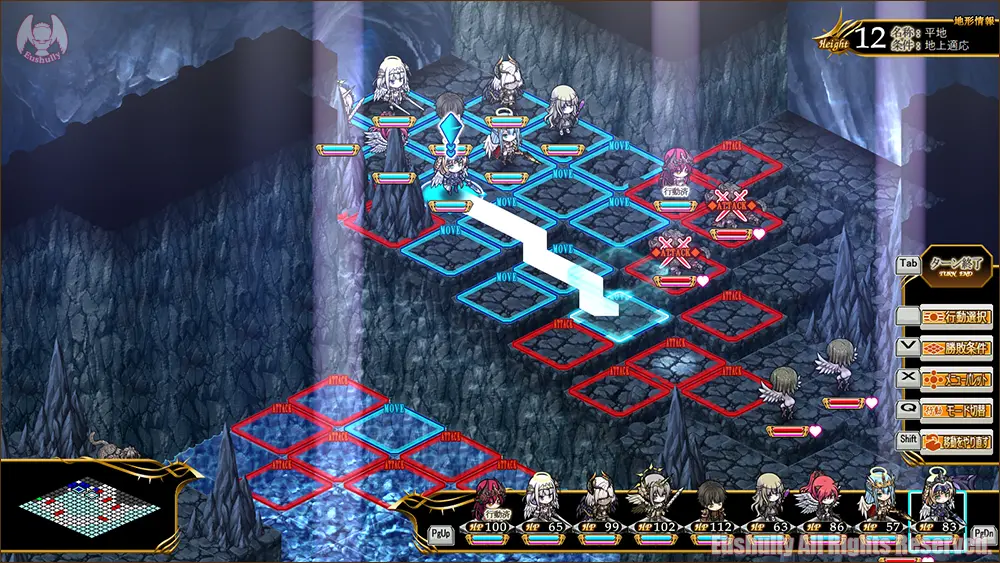Show the 勝敗条件 victory conditions
The height and width of the screenshot is (563, 1000).
956,348
